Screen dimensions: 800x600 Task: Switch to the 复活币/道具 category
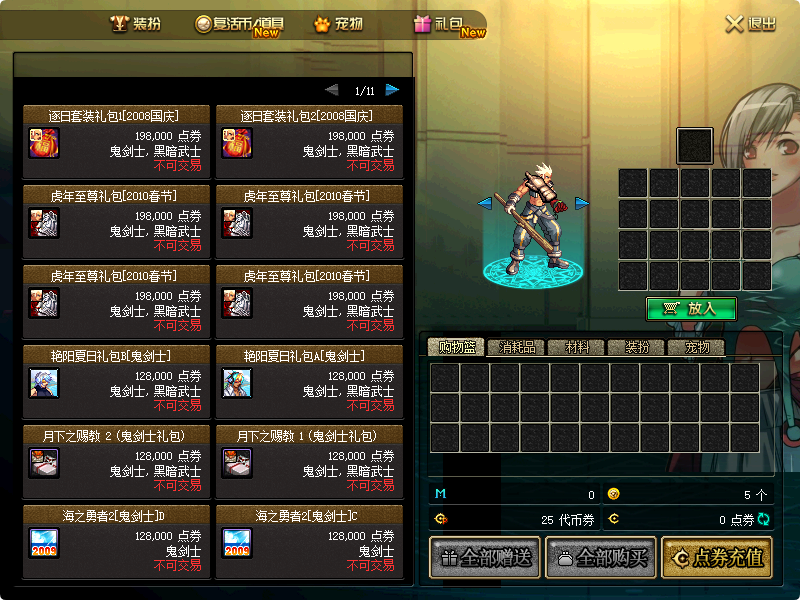(239, 24)
